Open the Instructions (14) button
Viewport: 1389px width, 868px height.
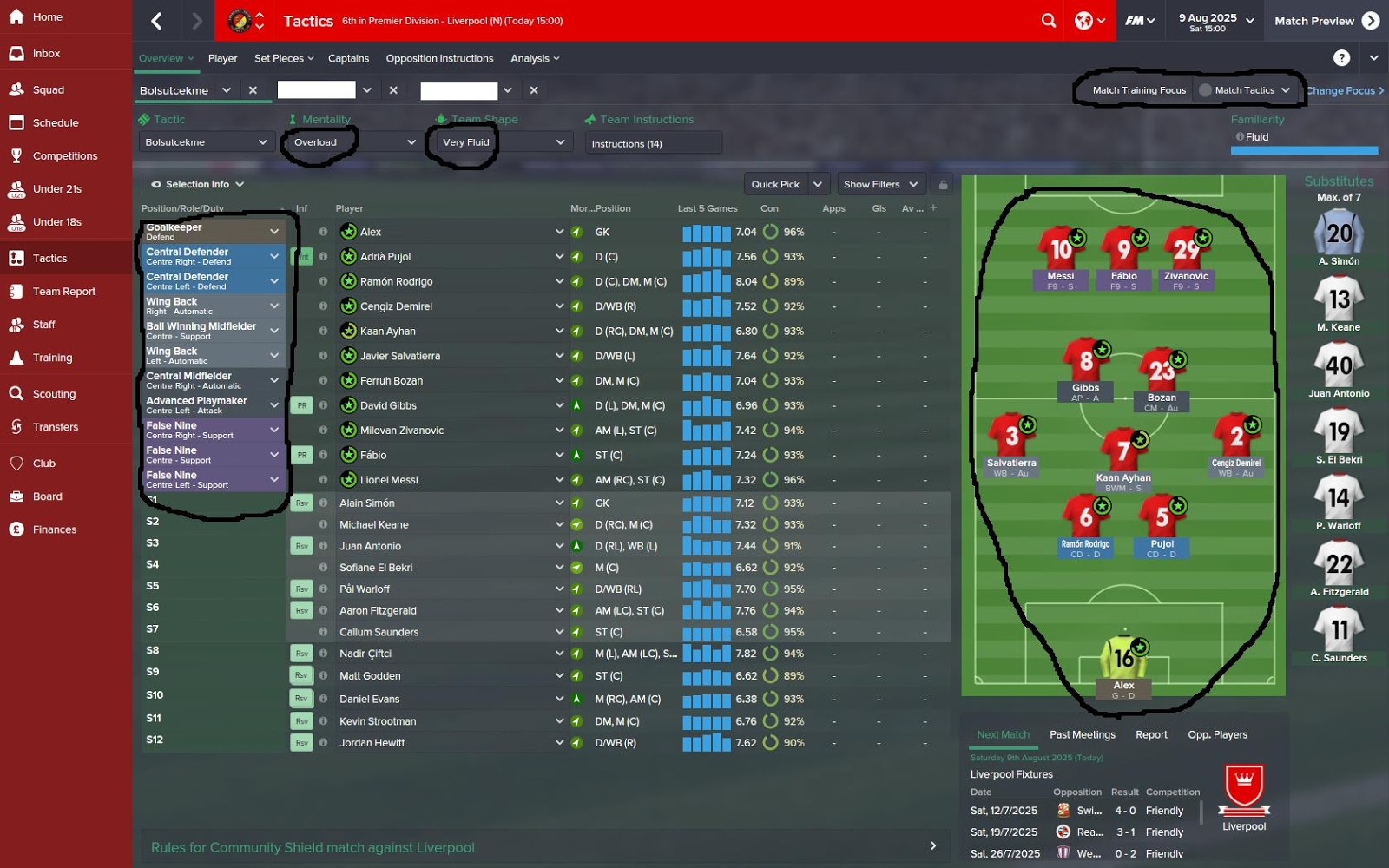[653, 142]
